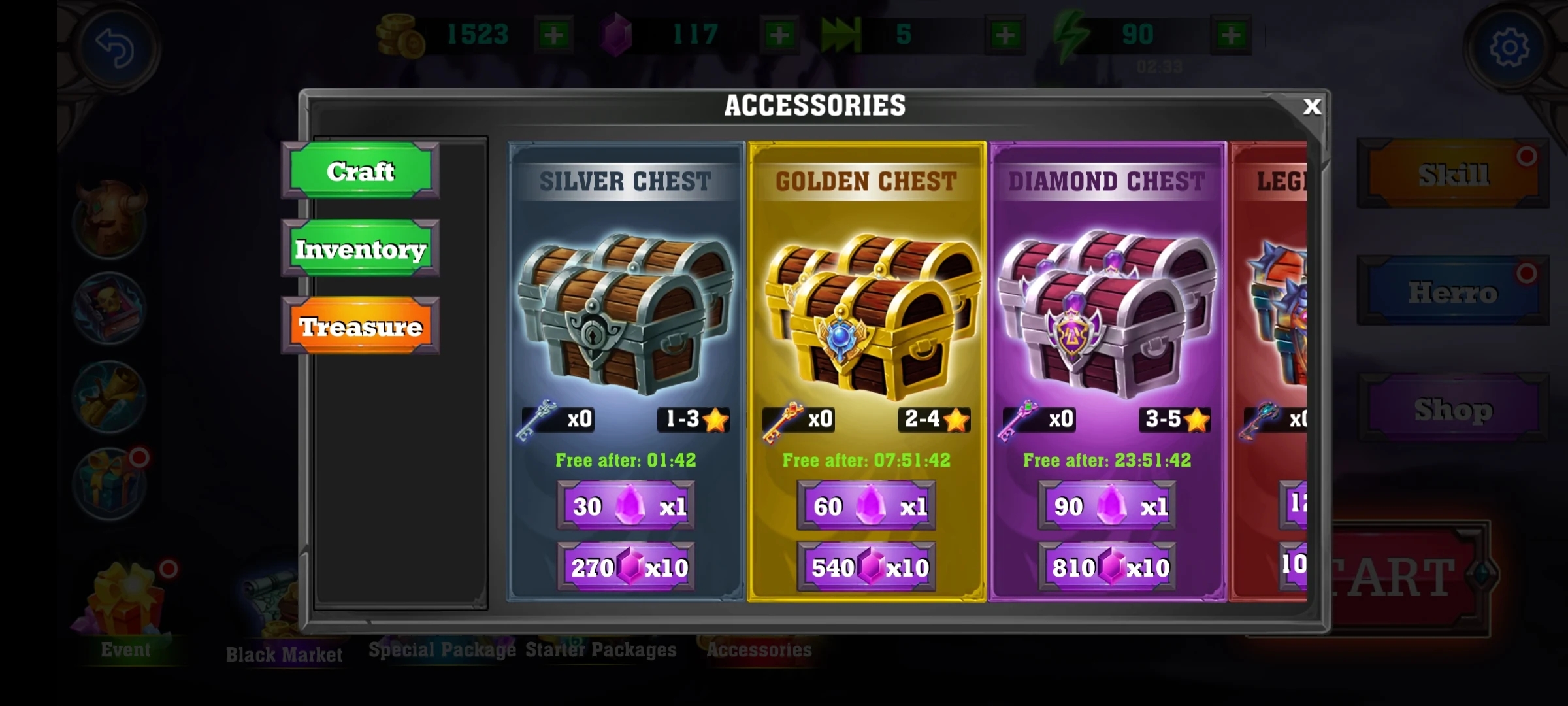1568x706 pixels.
Task: Switch to the Craft tab
Action: coord(361,171)
